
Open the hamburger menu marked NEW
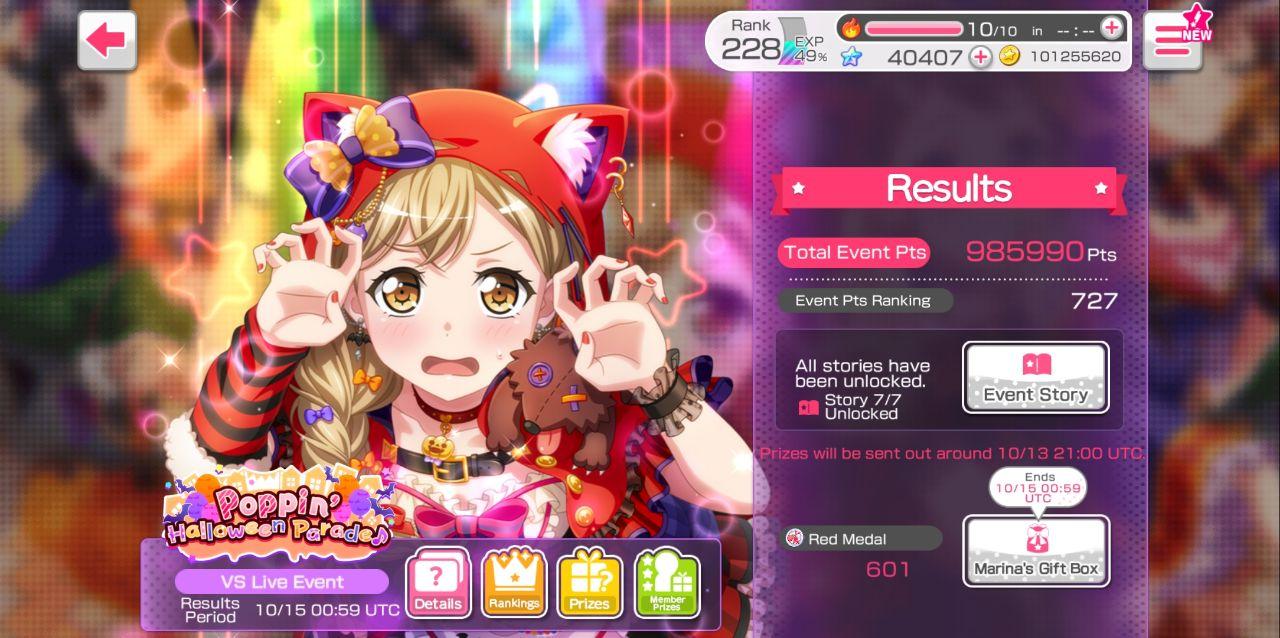click(1171, 42)
